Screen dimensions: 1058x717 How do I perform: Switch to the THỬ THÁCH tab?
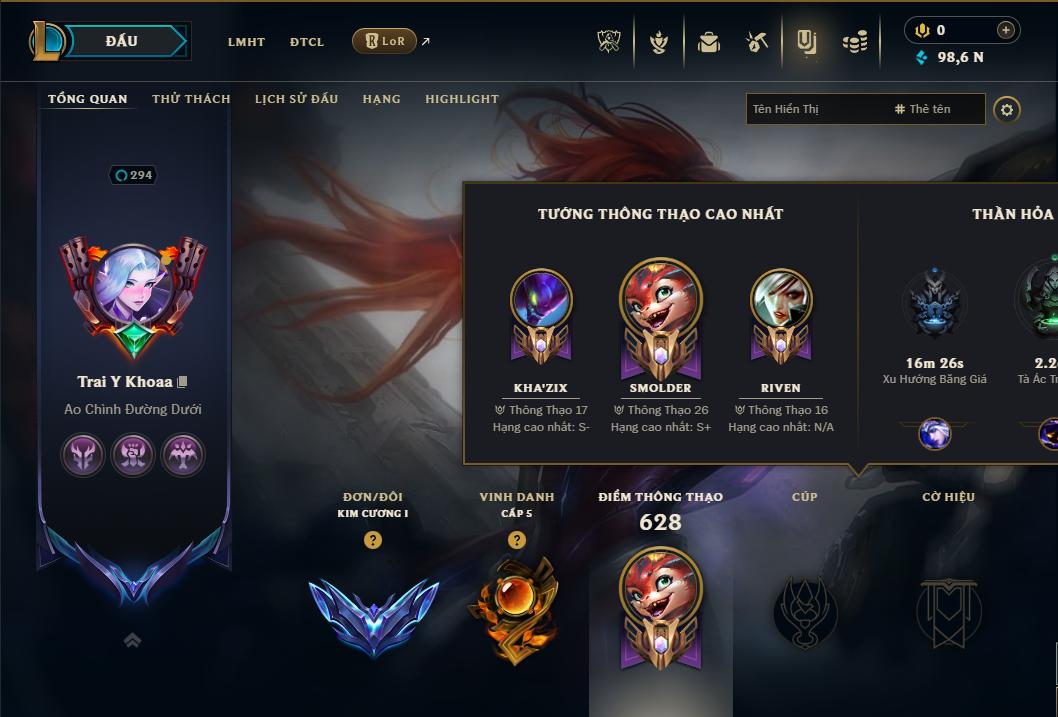[x=191, y=99]
